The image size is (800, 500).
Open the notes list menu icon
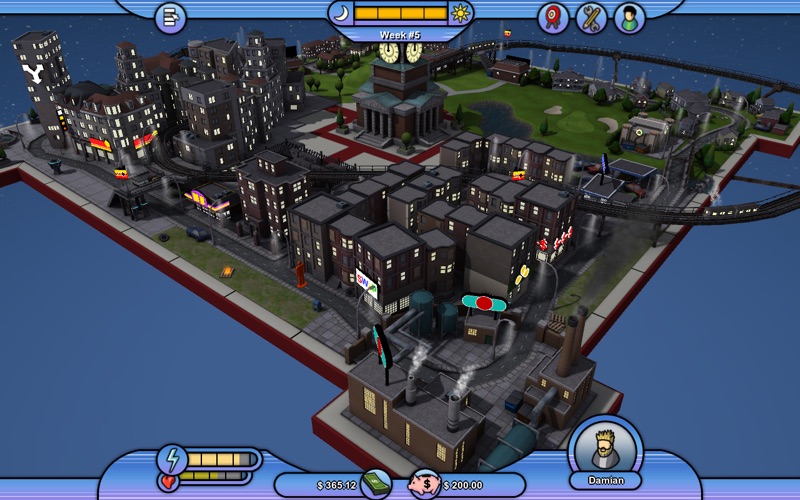pyautogui.click(x=170, y=17)
